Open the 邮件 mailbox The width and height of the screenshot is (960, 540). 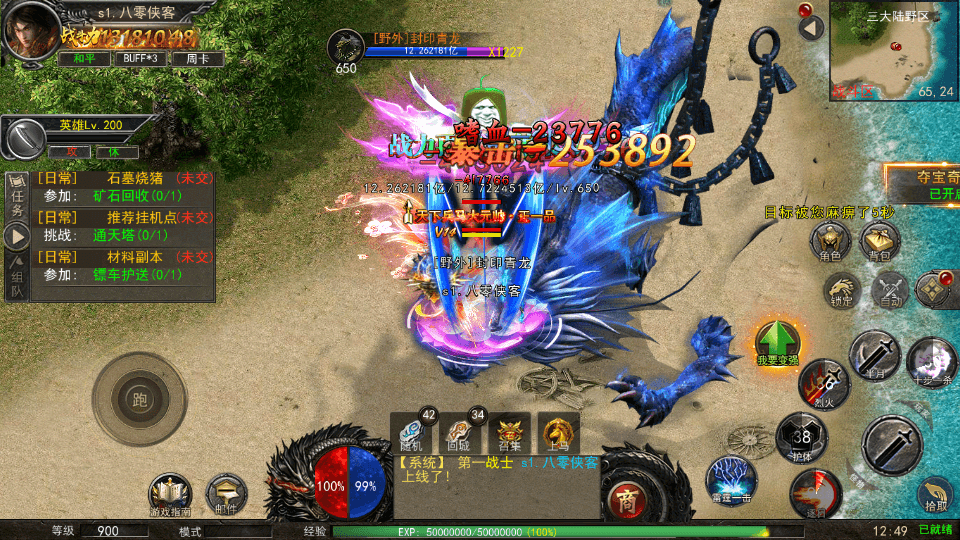click(225, 495)
